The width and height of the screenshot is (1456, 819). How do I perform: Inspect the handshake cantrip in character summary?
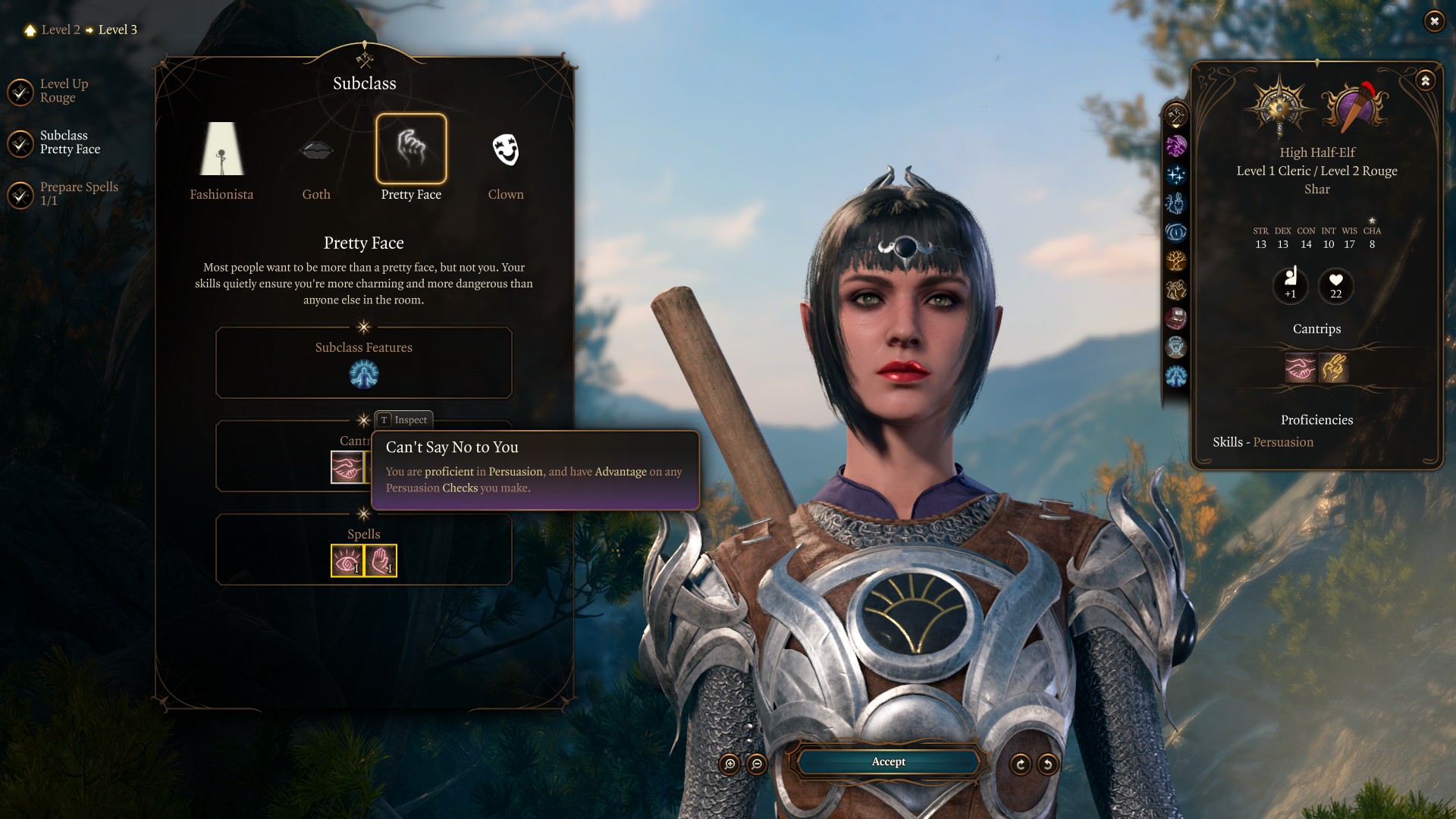(1301, 369)
